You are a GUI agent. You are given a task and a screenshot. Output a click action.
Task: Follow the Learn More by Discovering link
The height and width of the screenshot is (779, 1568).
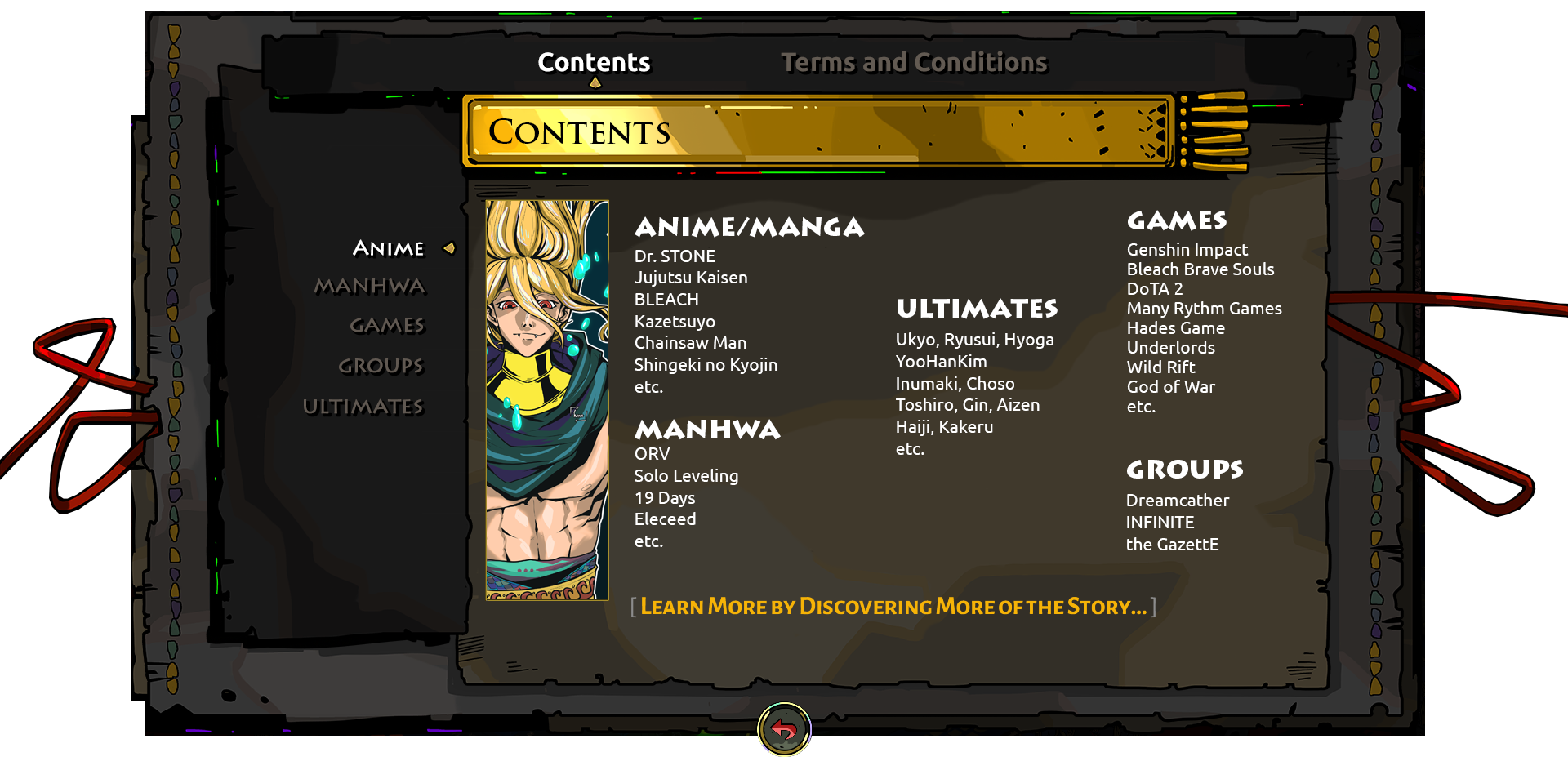tap(893, 607)
